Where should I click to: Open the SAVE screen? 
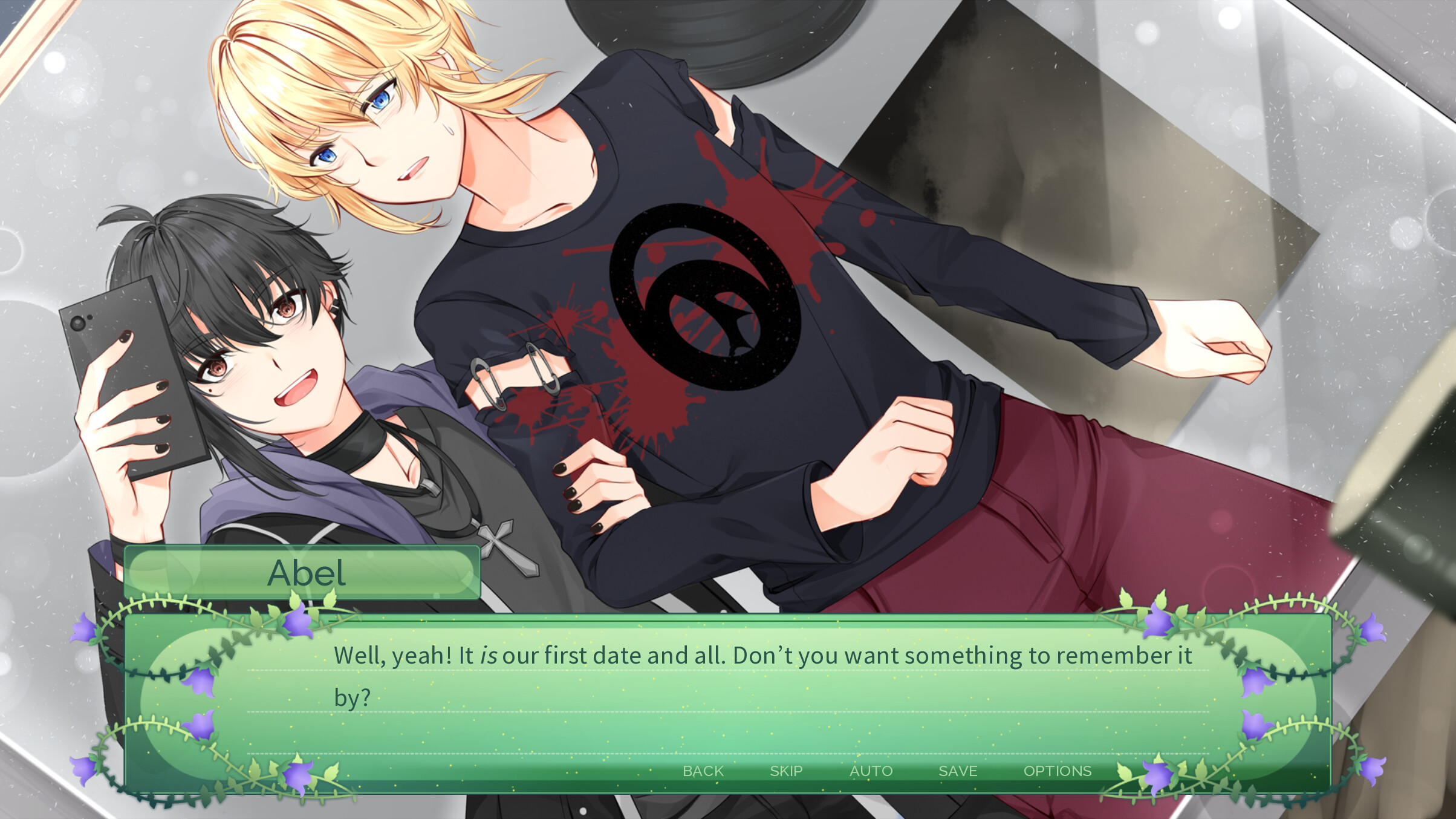(958, 771)
